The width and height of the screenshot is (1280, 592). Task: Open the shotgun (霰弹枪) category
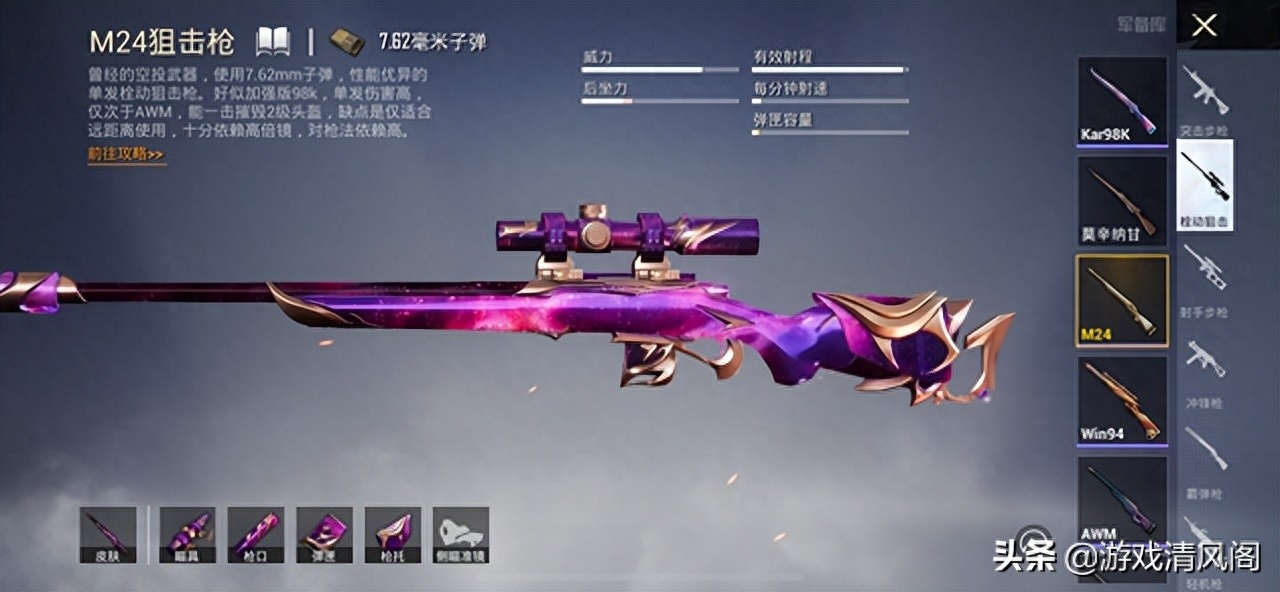click(x=1205, y=456)
